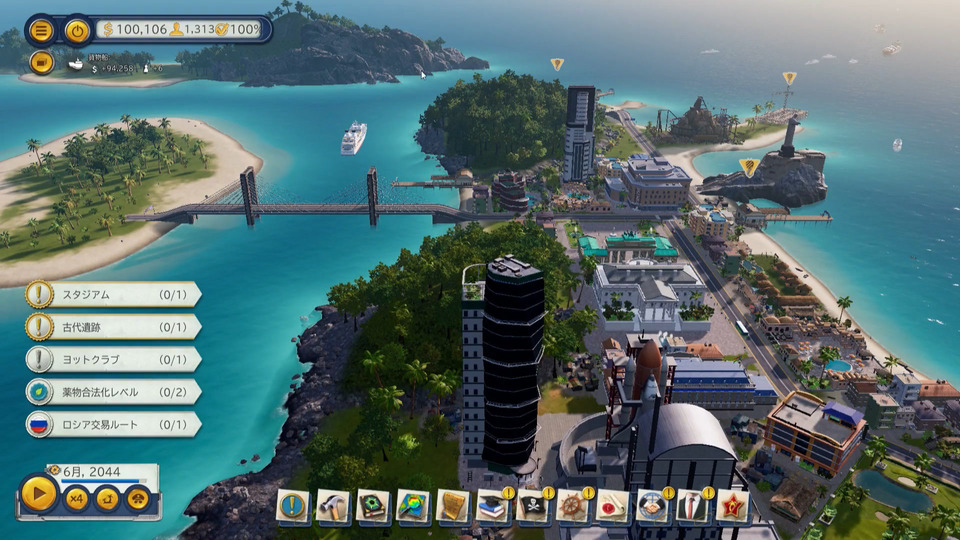The height and width of the screenshot is (540, 960).
Task: Open the map overlays icon
Action: click(x=413, y=507)
